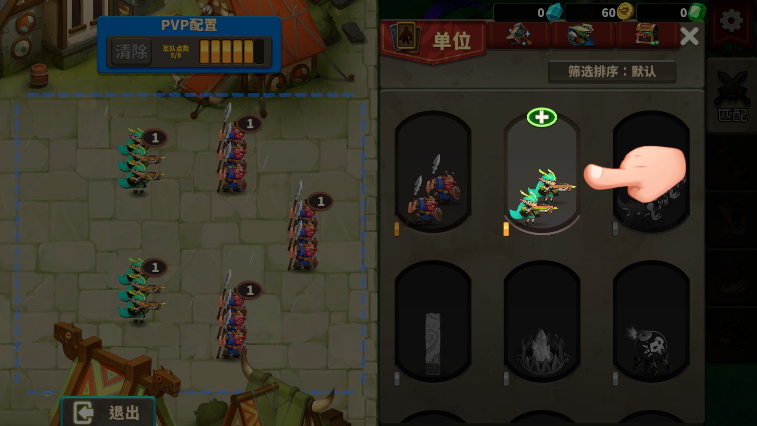Switch to the 单位 units tab
This screenshot has width=757, height=426.
click(433, 40)
